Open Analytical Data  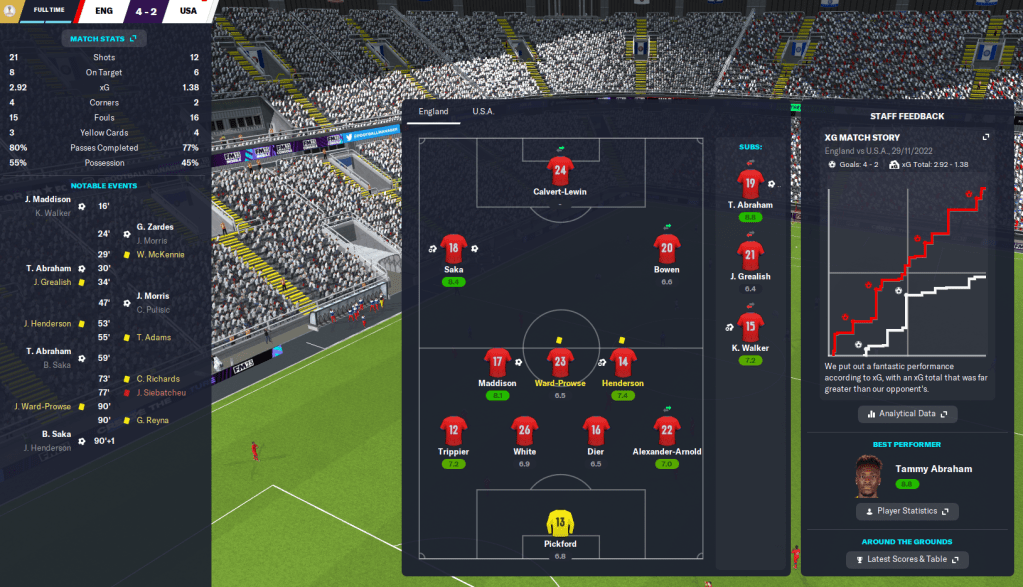click(907, 413)
